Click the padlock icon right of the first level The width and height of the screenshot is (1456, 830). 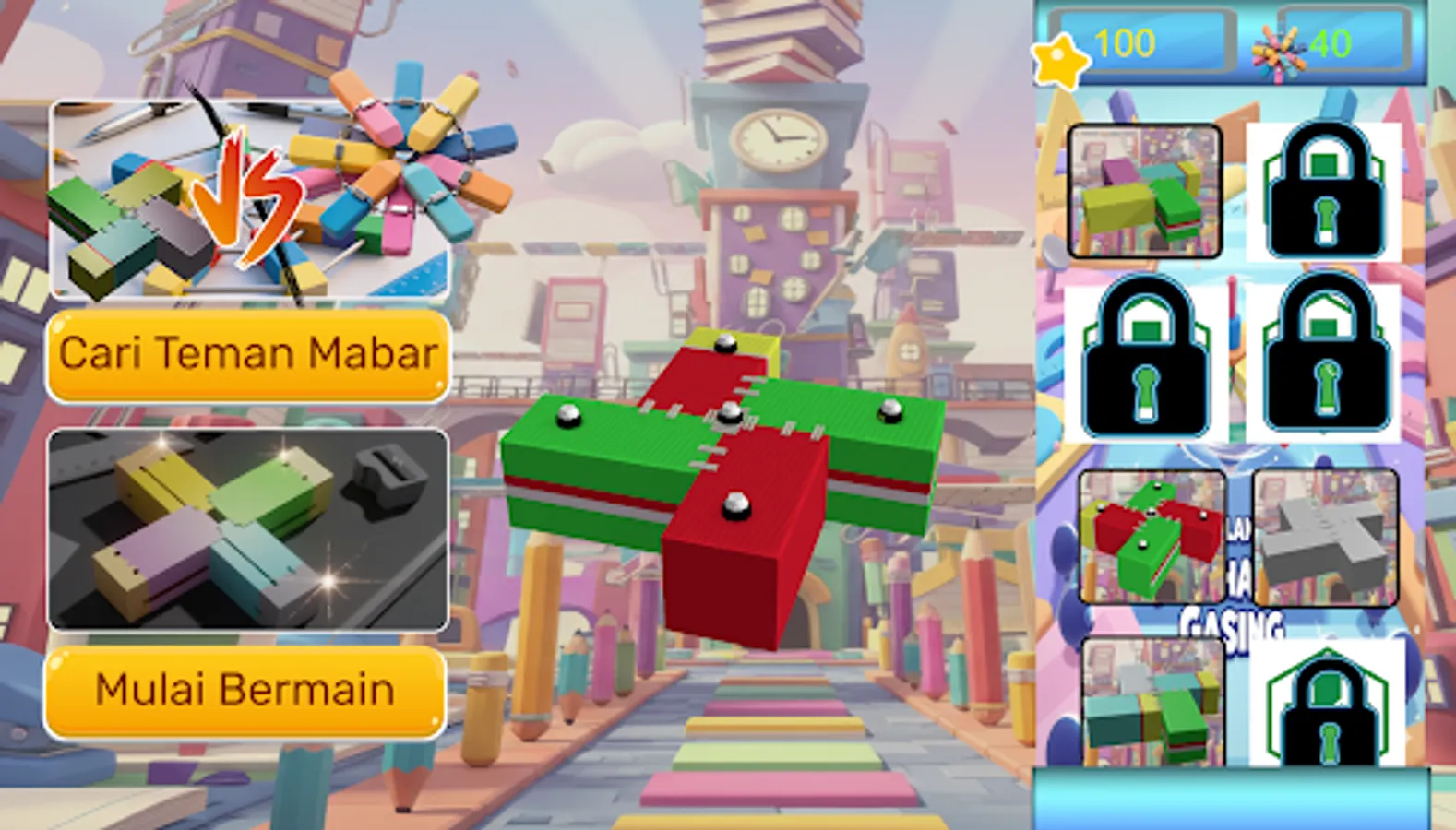1325,191
